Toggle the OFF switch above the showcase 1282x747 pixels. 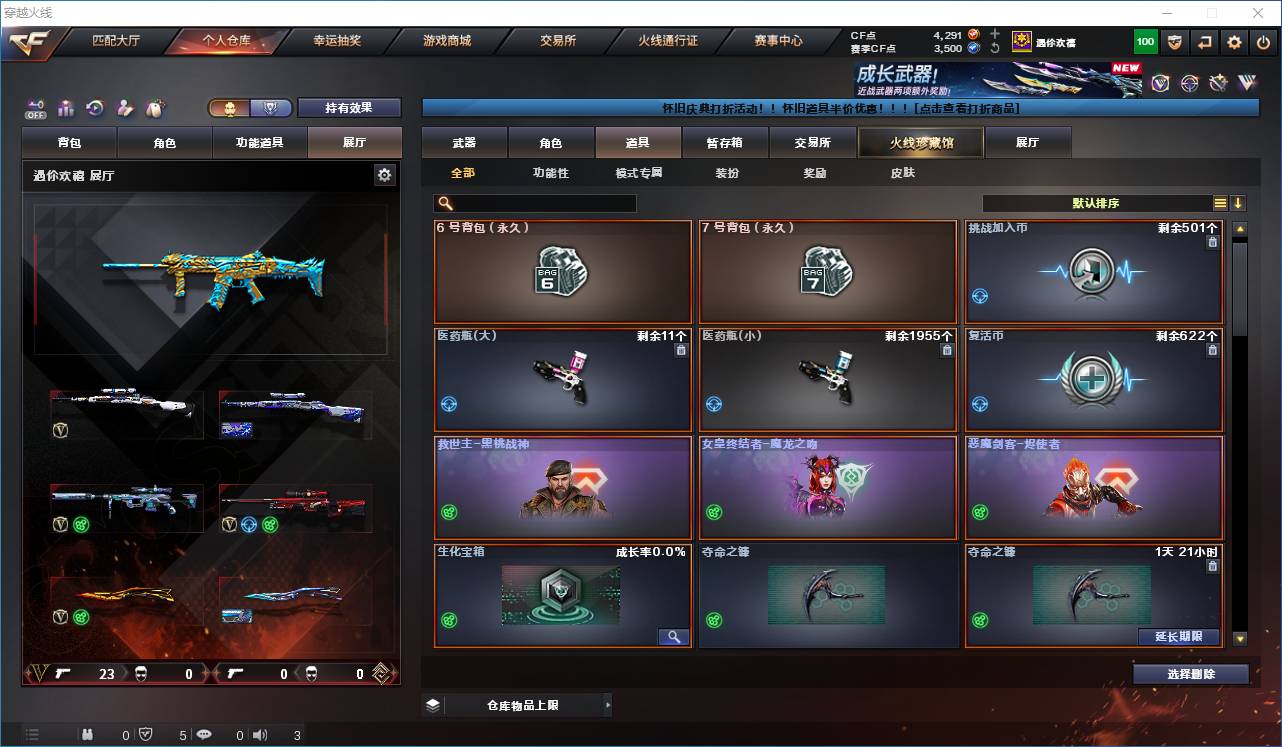click(33, 110)
